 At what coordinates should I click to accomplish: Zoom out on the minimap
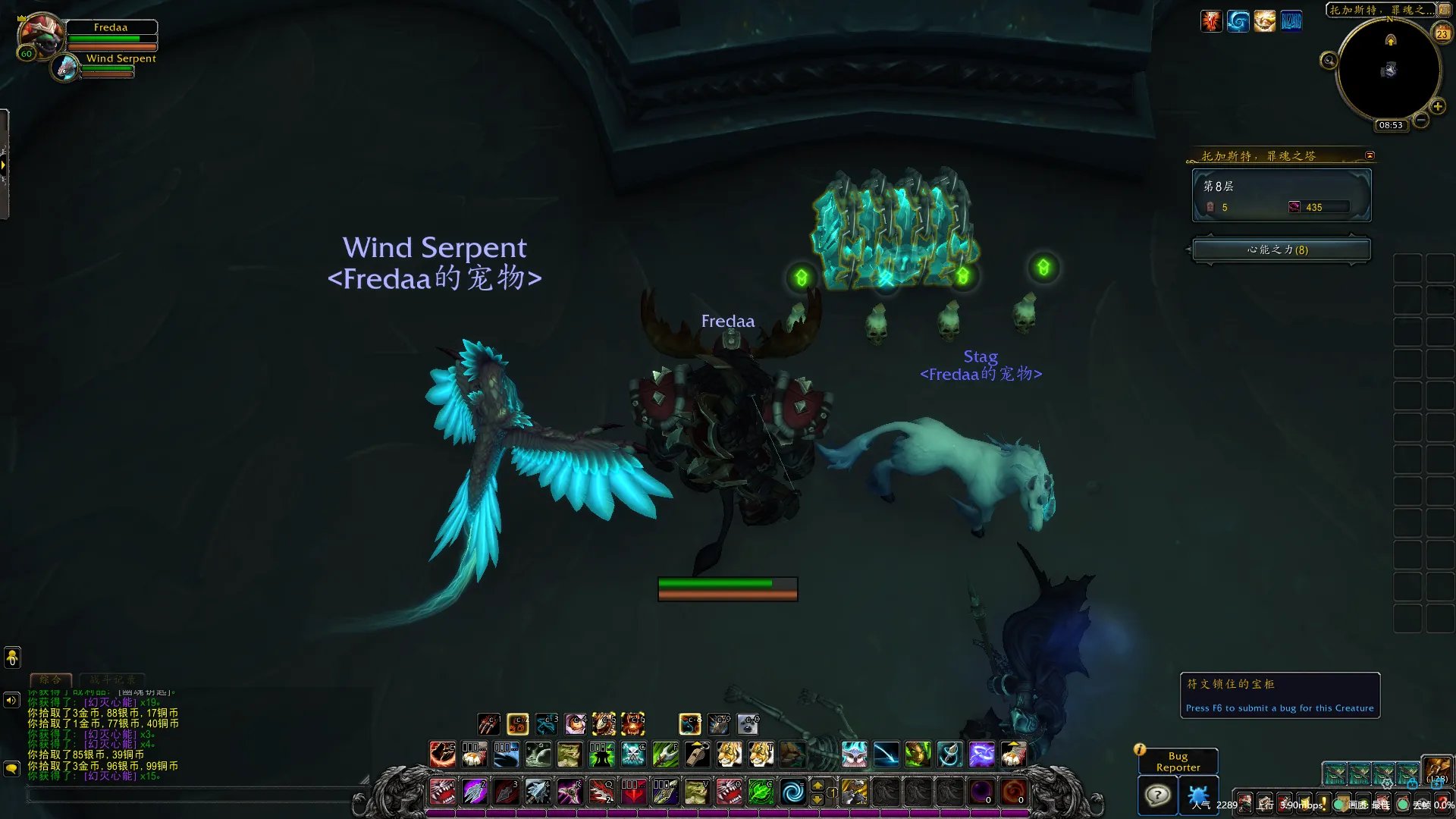pos(1421,120)
